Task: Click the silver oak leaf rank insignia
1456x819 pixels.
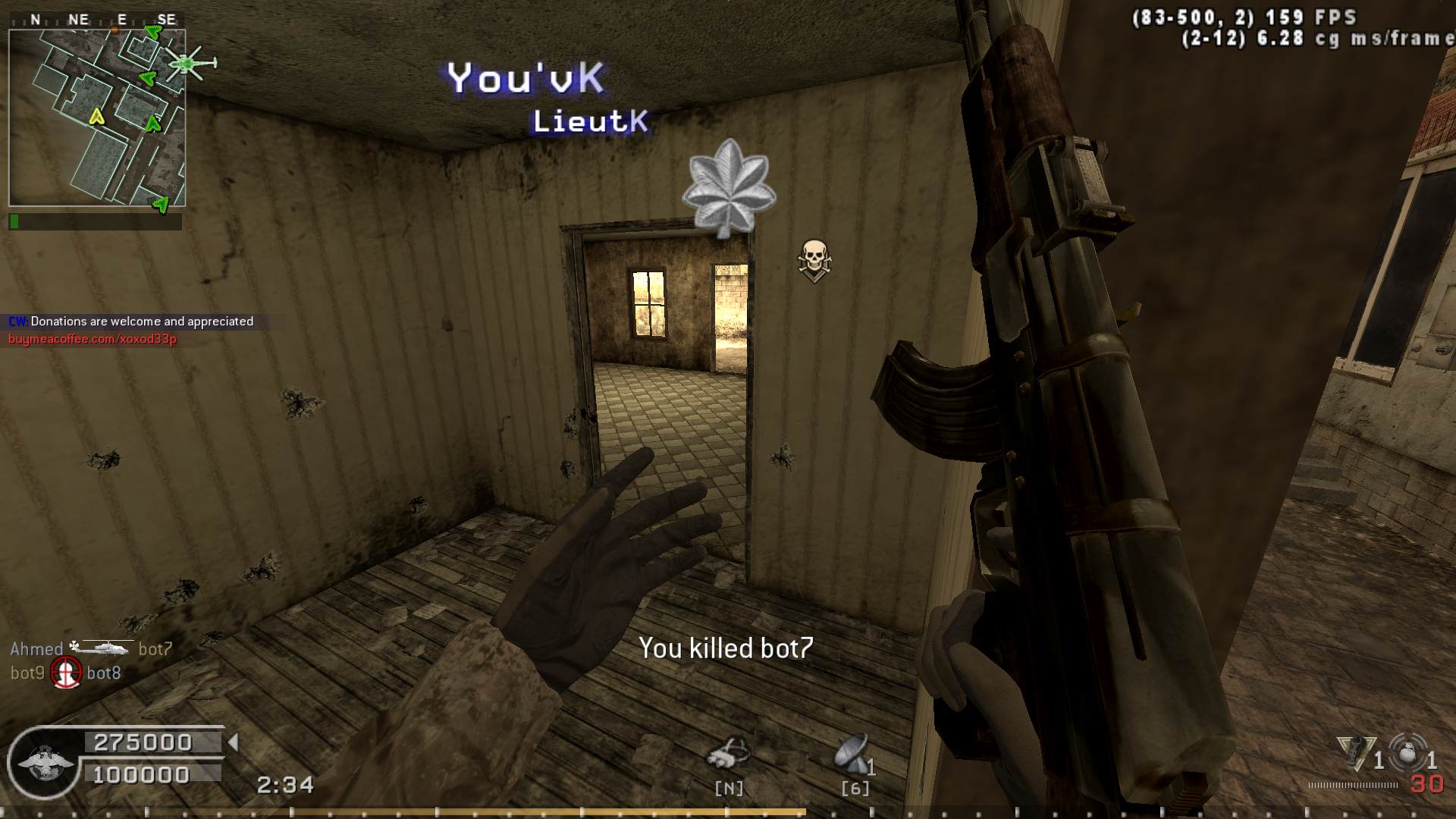Action: (728, 187)
